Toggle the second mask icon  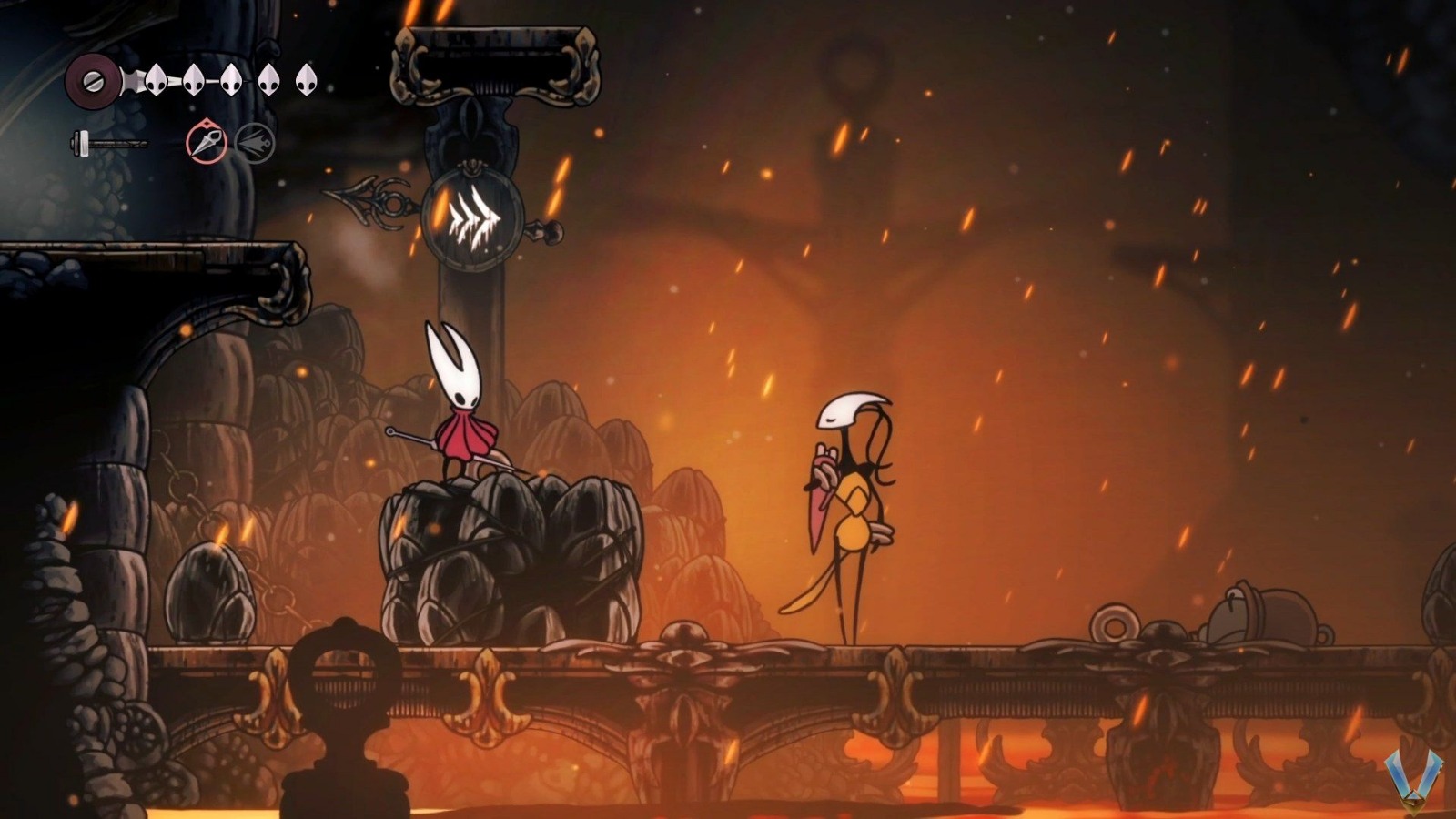click(x=195, y=79)
